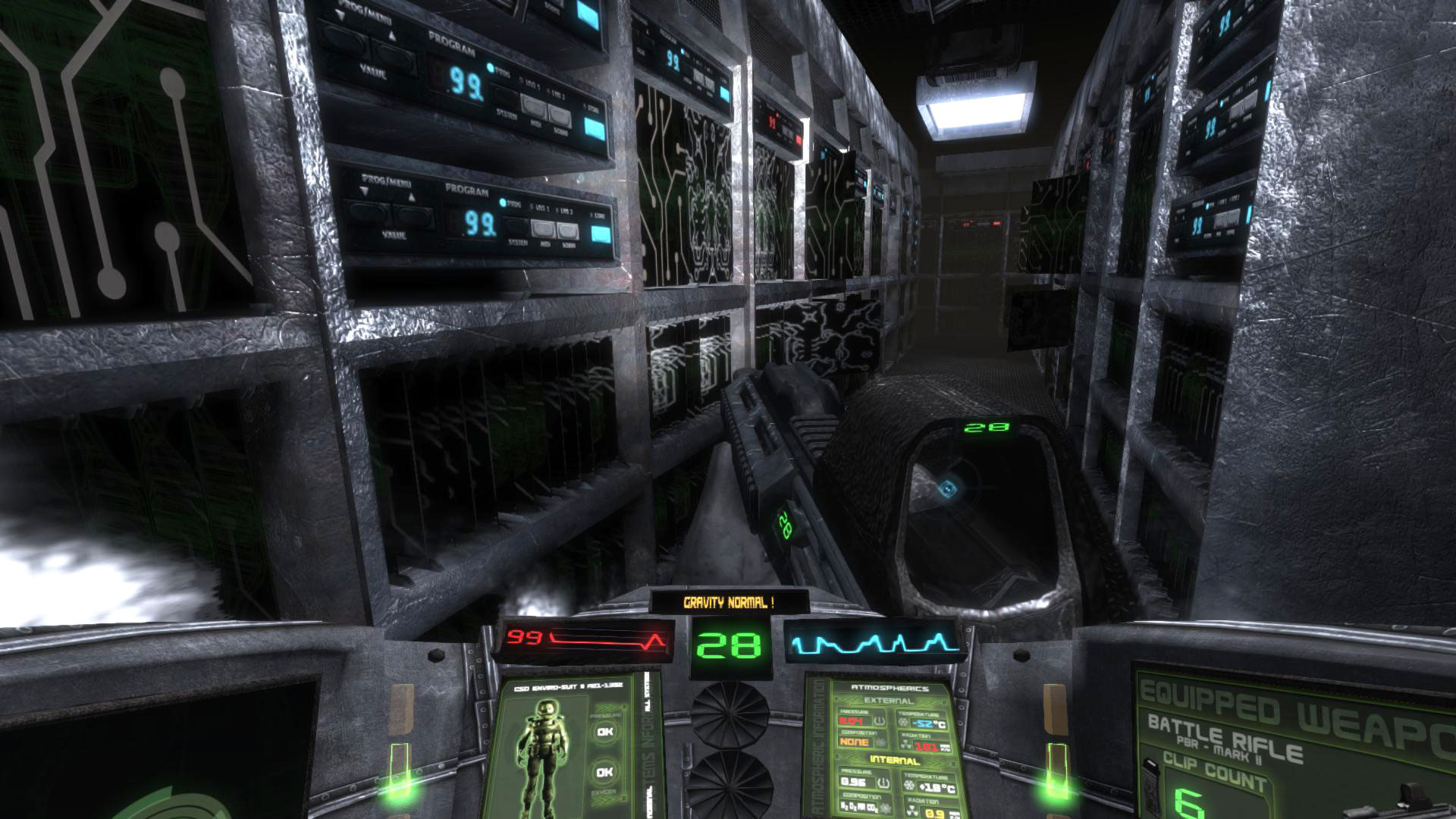The width and height of the screenshot is (1456, 819).
Task: Click the snowflake icon beside external temperature
Action: [x=902, y=721]
